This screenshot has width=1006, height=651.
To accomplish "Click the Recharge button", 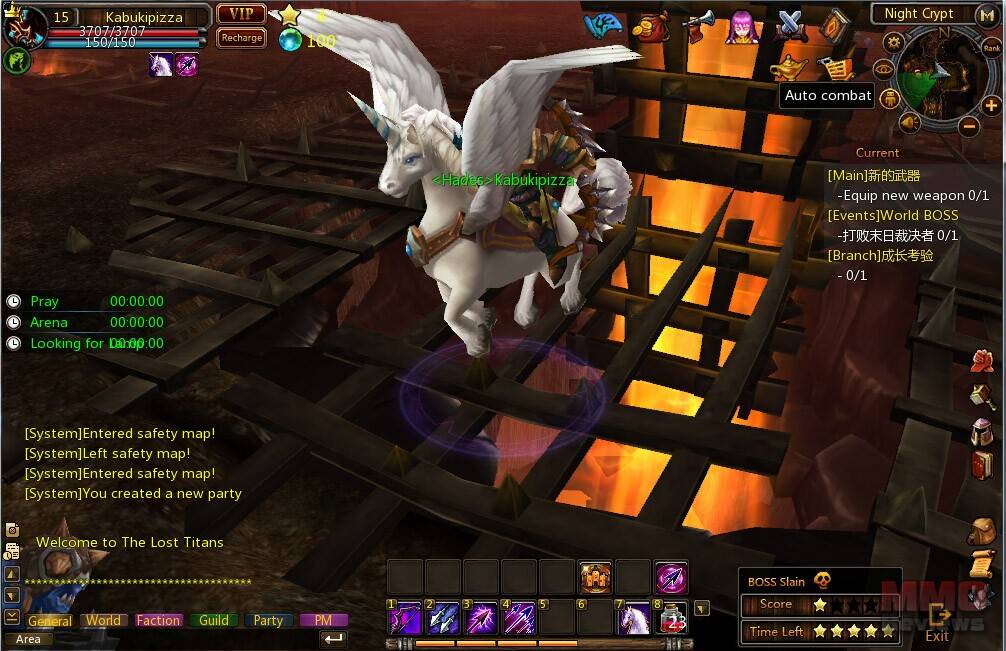I will pos(240,38).
